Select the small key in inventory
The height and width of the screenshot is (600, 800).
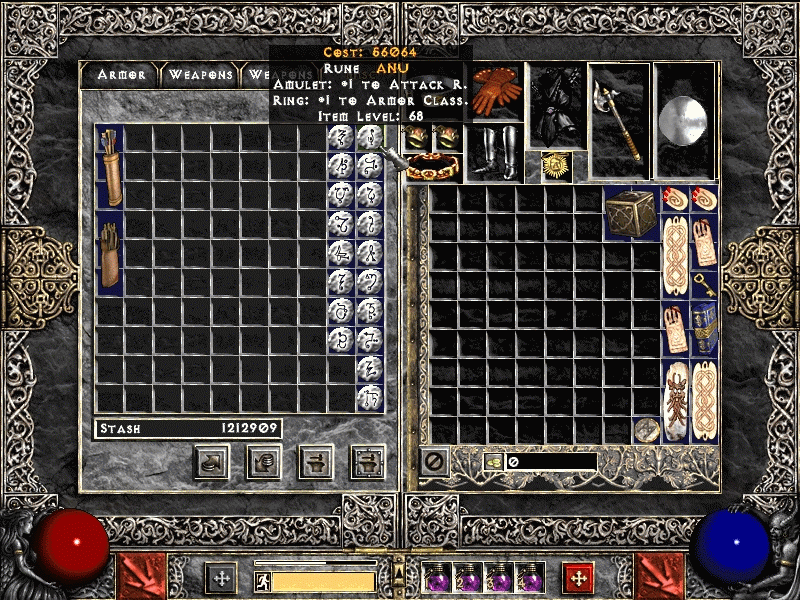click(705, 284)
